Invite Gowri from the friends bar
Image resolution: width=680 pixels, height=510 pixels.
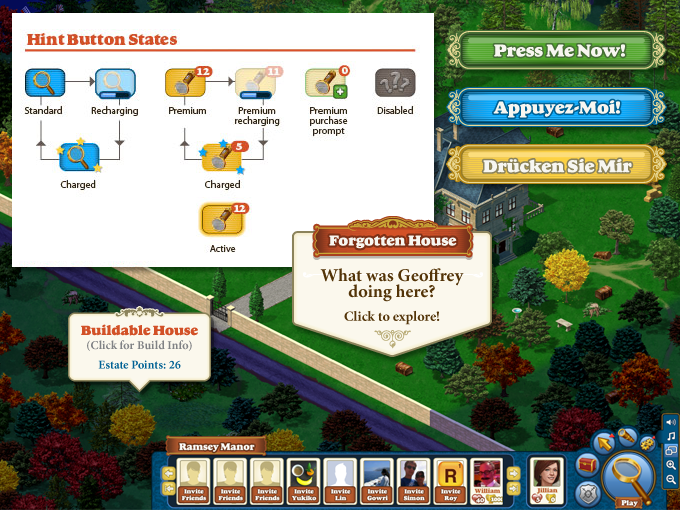pos(376,480)
